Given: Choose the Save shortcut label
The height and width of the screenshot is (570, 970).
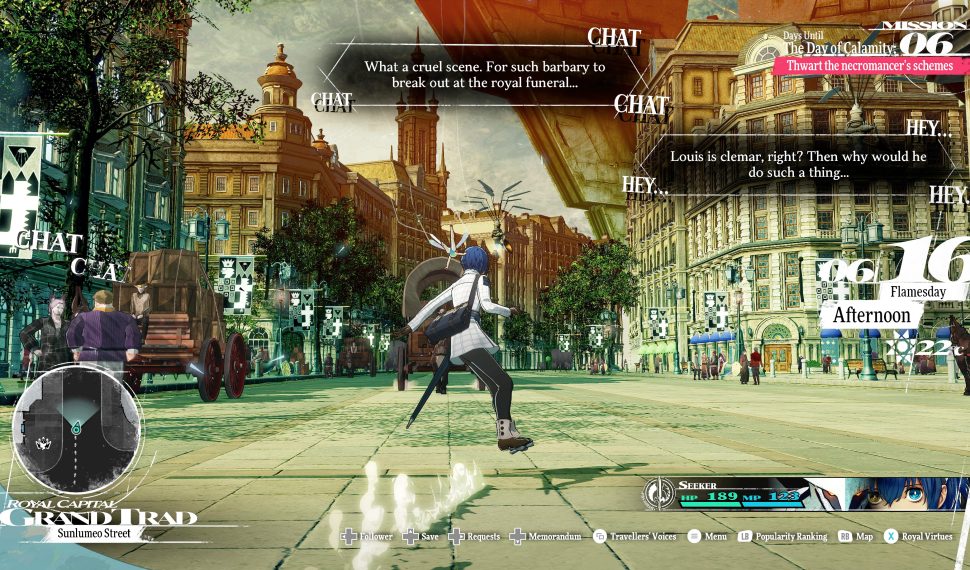Looking at the screenshot, I should click(429, 537).
